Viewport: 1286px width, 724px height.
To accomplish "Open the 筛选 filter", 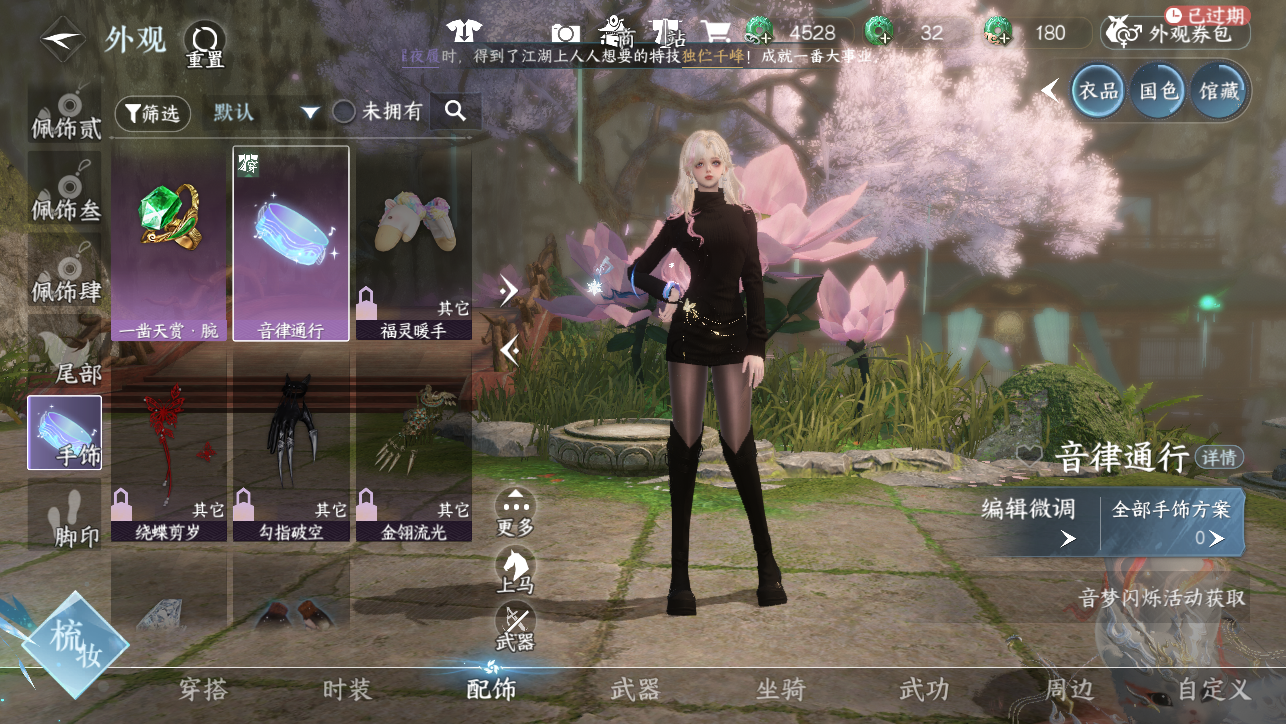I will click(x=153, y=113).
